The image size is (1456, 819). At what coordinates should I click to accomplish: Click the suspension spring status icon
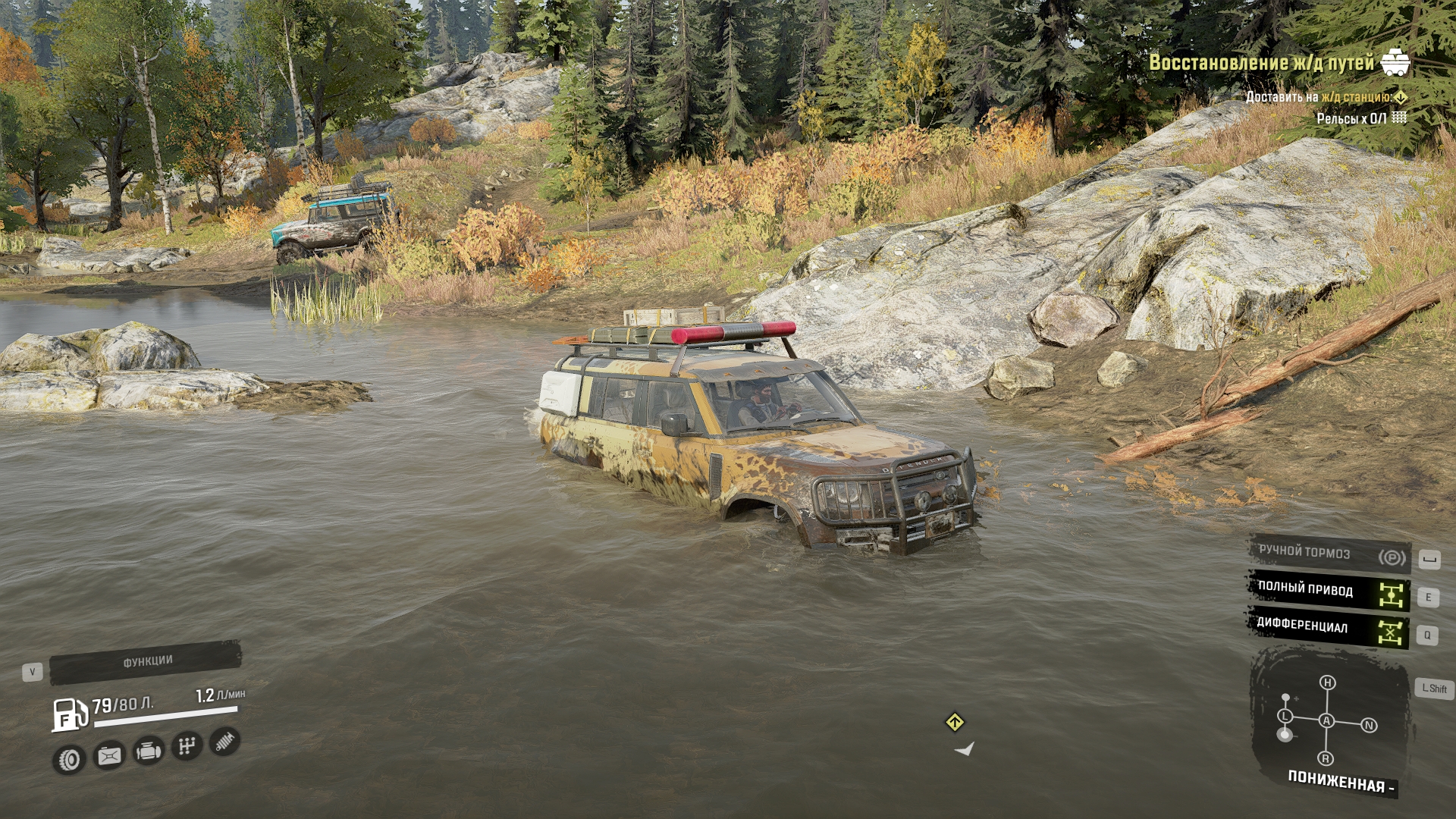224,741
